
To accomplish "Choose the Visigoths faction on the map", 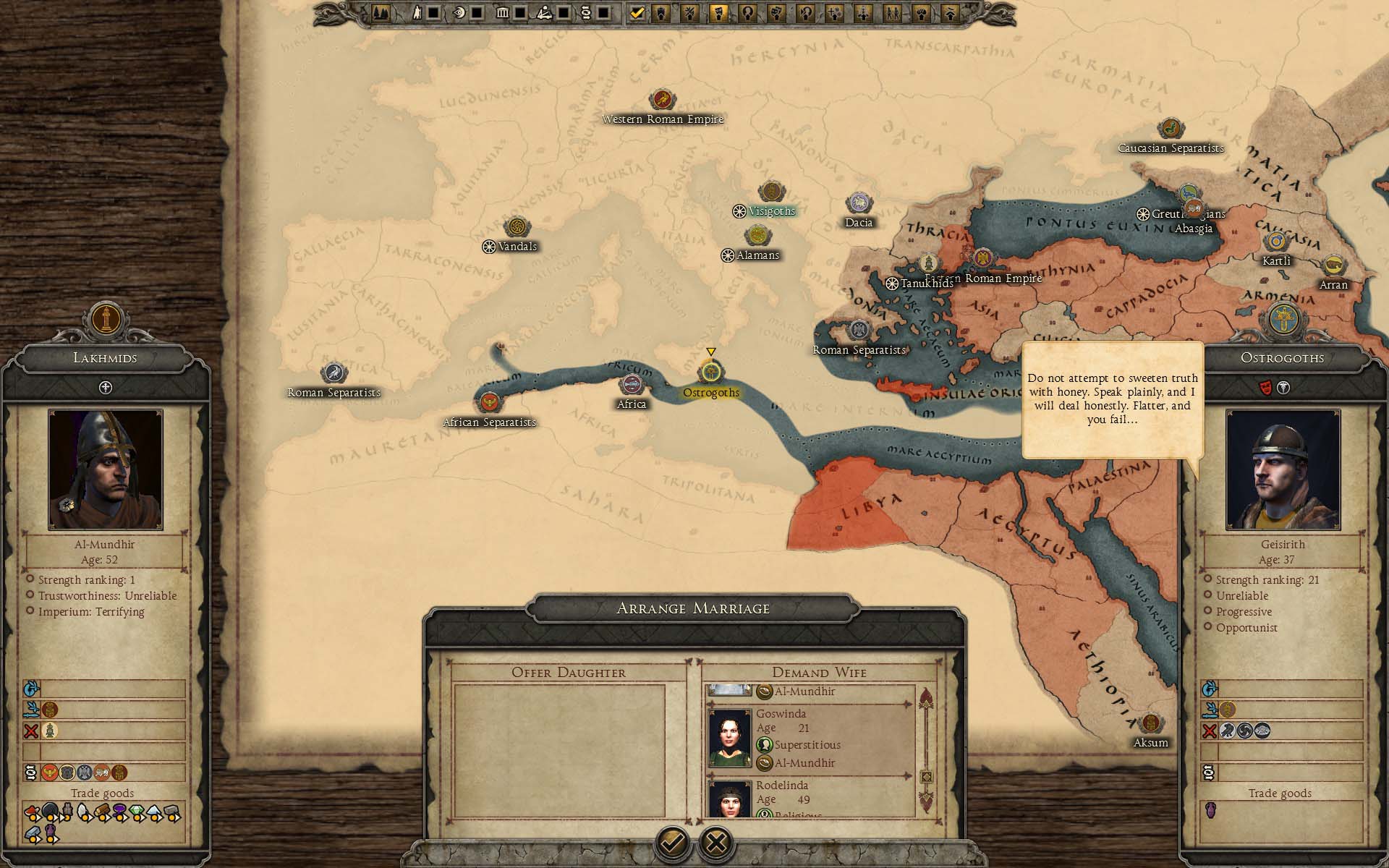I will [772, 192].
